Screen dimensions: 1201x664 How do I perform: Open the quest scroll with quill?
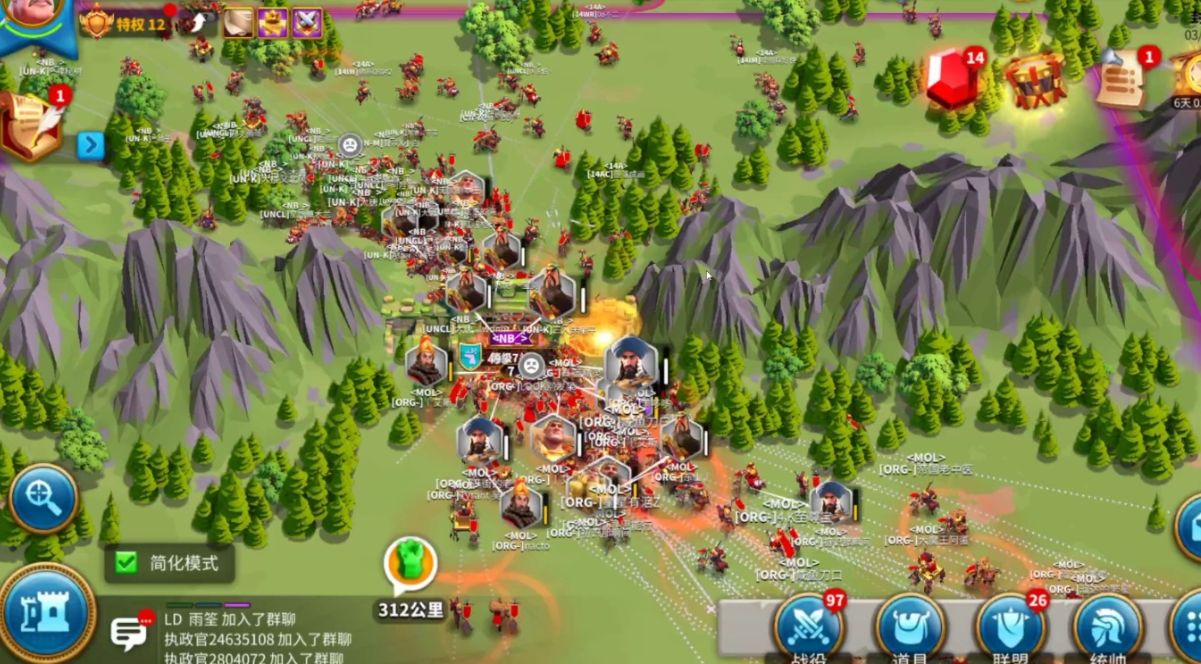pyautogui.click(x=27, y=124)
